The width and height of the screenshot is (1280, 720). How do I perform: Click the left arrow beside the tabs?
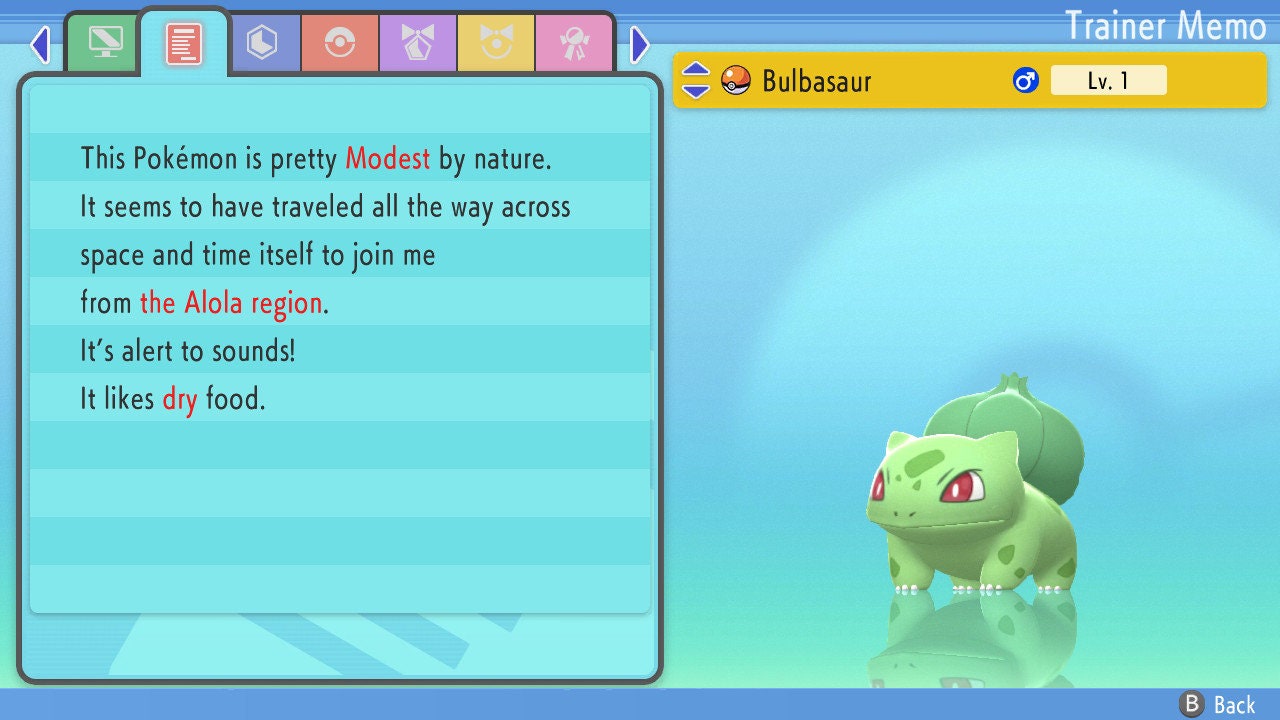coord(40,44)
